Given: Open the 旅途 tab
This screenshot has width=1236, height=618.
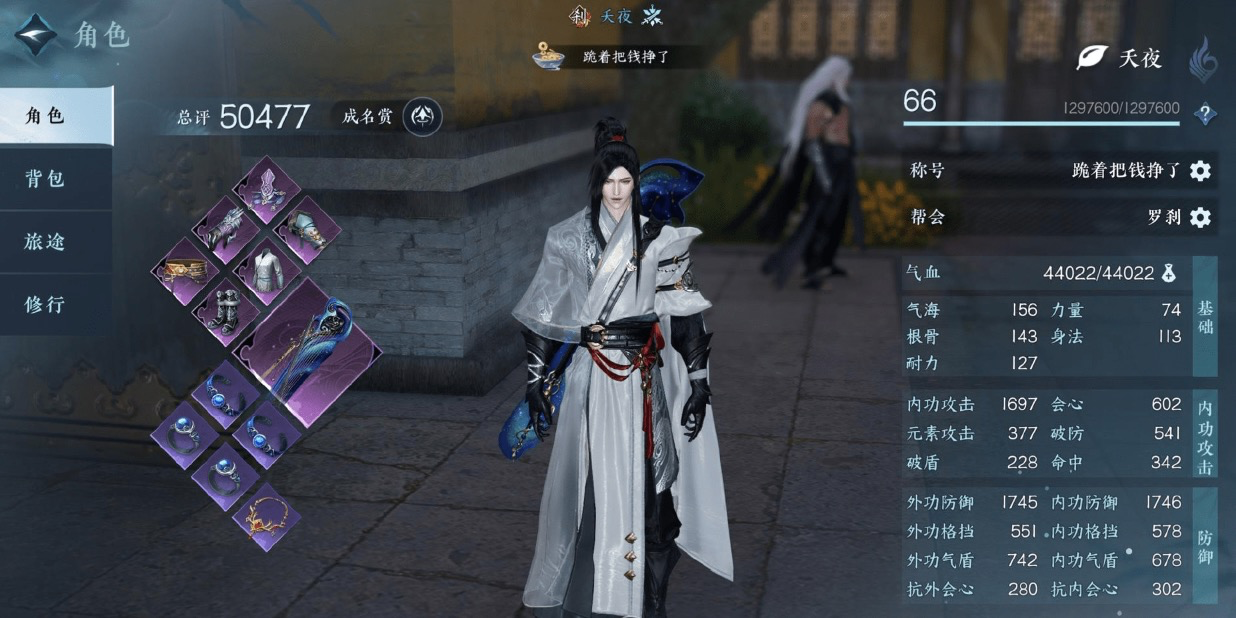Looking at the screenshot, I should [x=46, y=242].
